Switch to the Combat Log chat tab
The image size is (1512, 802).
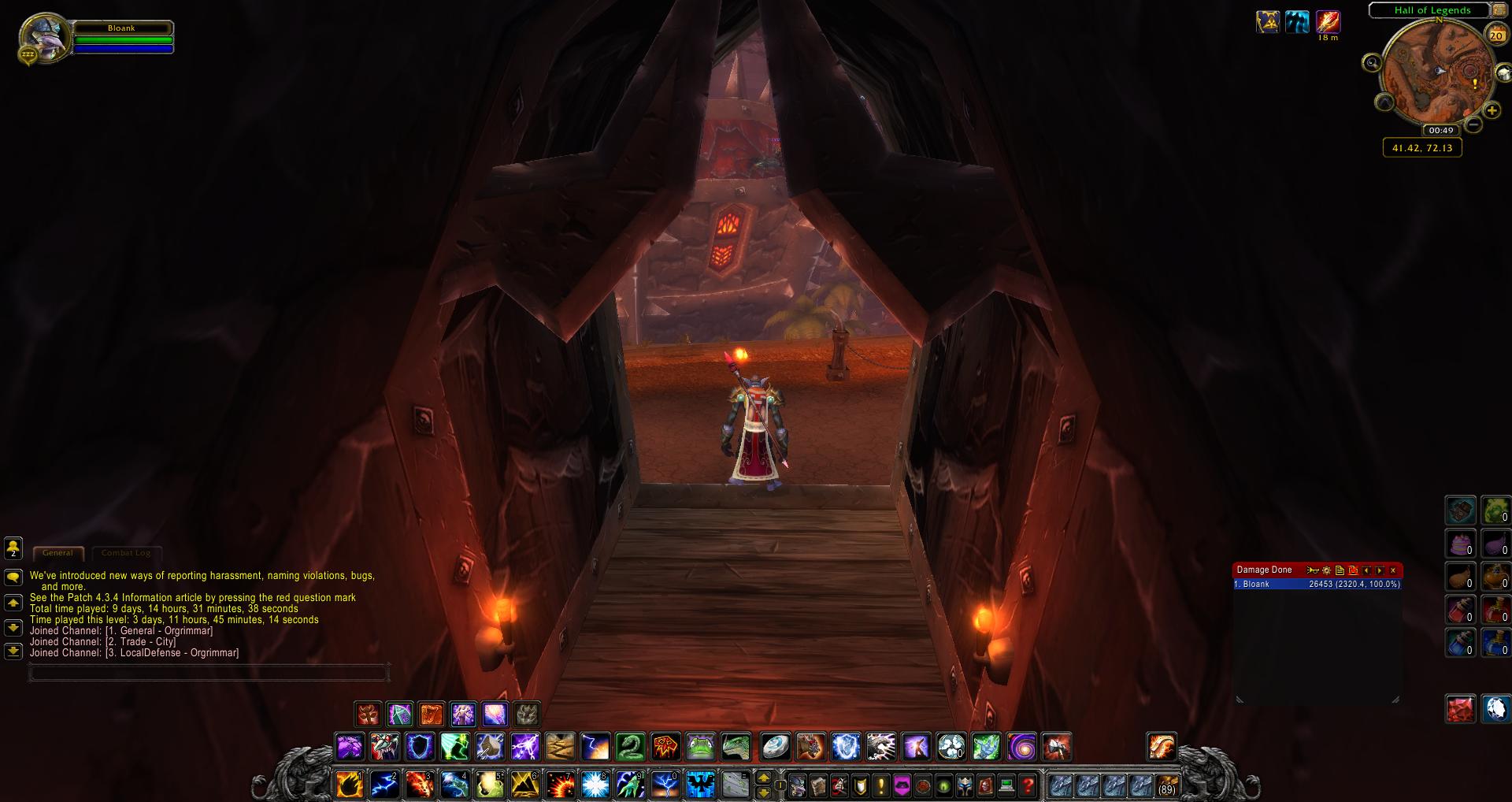[126, 553]
